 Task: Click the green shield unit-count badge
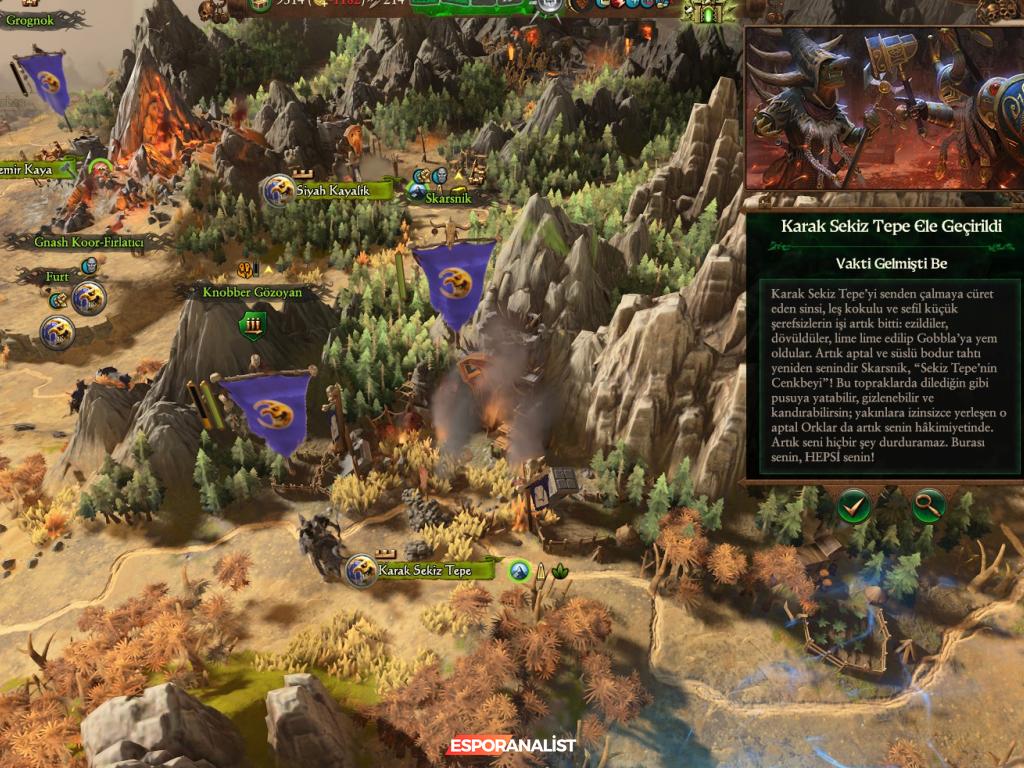click(253, 324)
